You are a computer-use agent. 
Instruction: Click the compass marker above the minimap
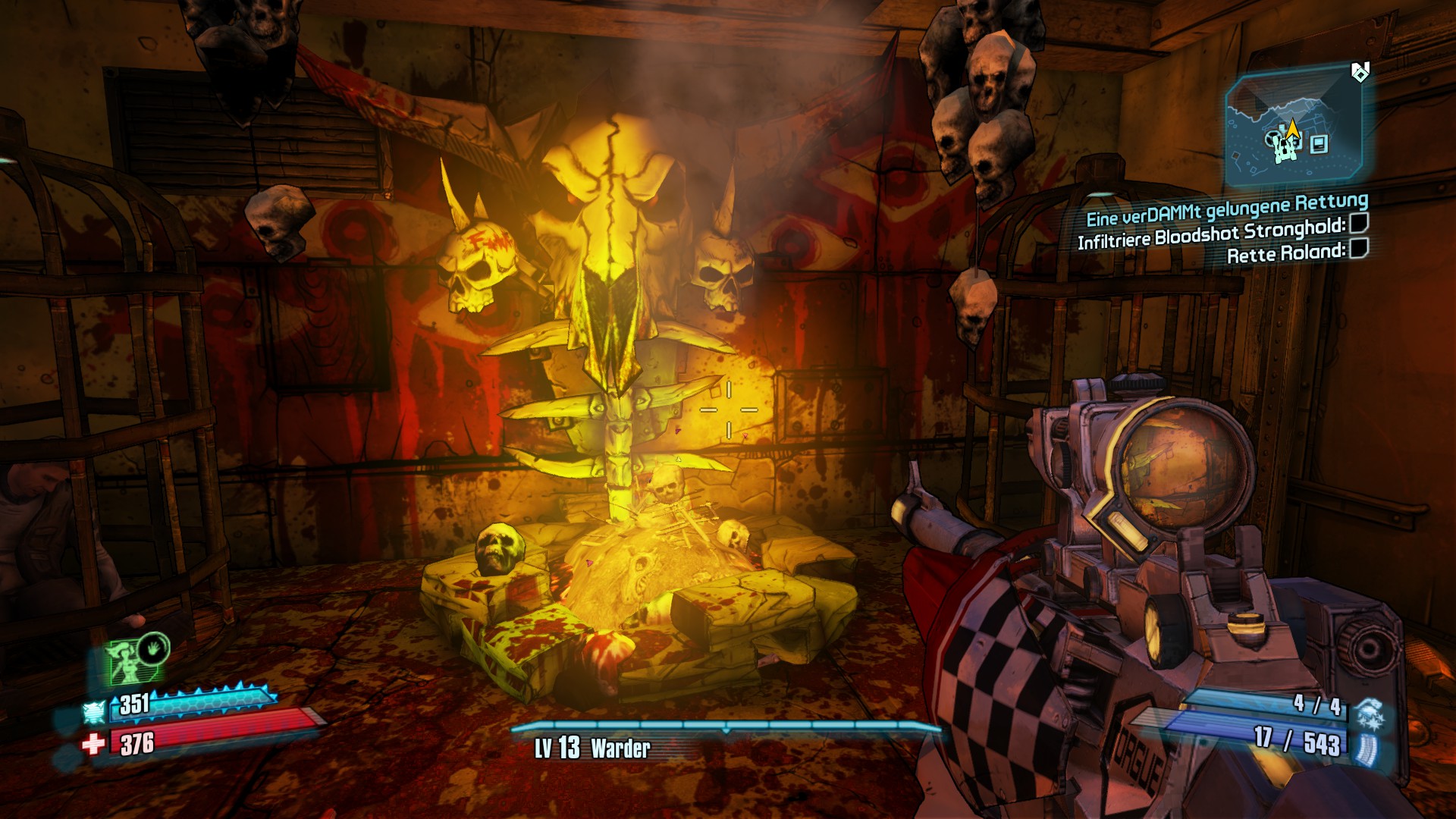[x=1360, y=72]
